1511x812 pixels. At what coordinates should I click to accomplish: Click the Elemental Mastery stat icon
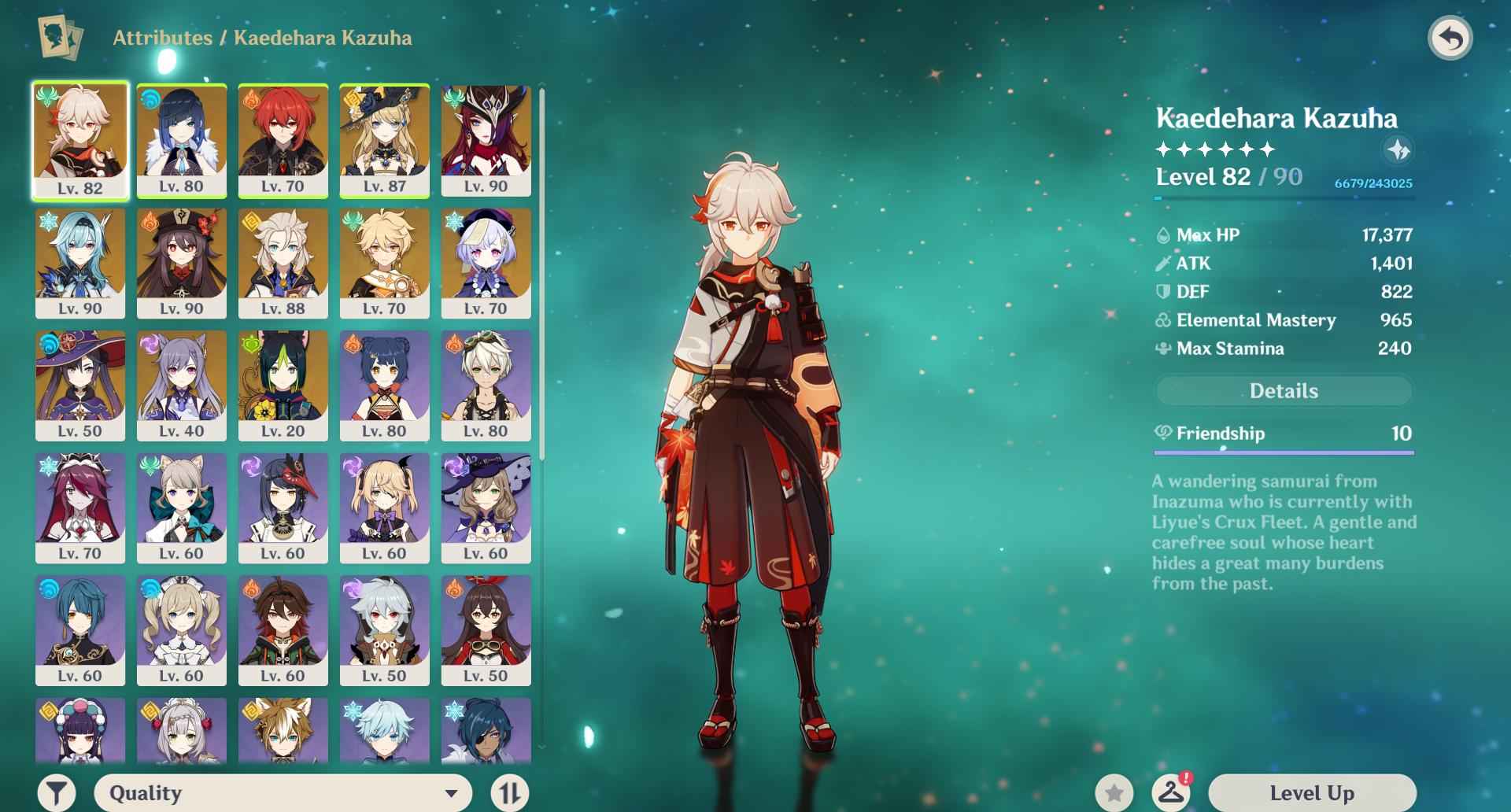(x=1163, y=320)
